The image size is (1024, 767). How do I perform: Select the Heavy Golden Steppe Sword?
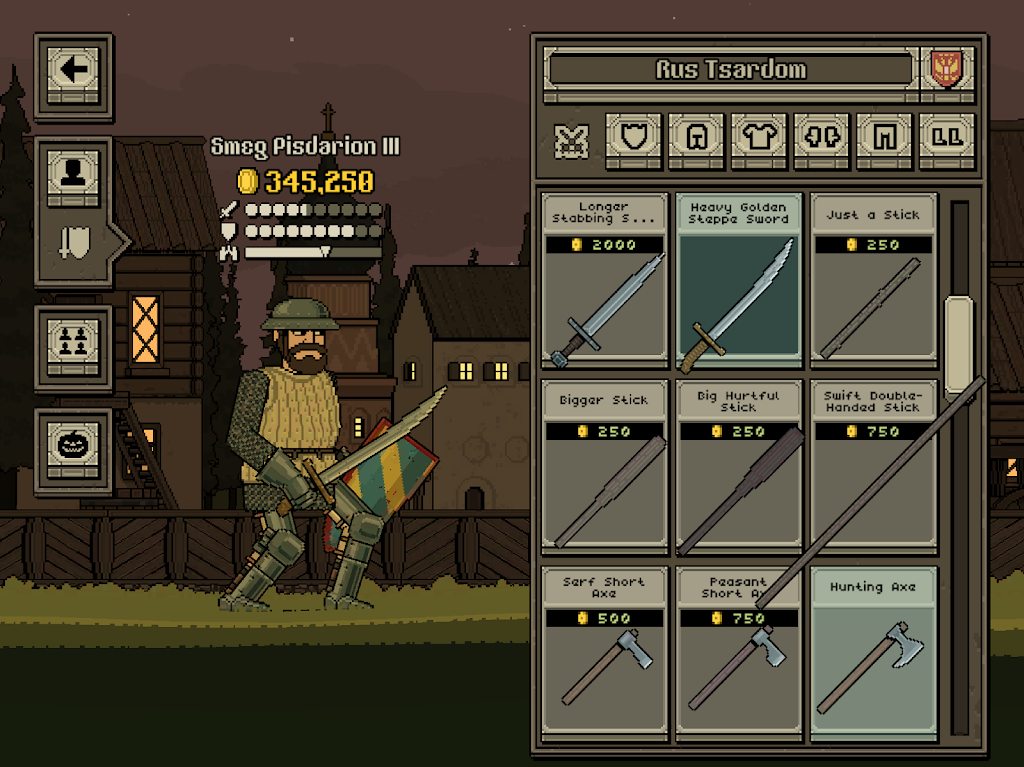tap(739, 282)
